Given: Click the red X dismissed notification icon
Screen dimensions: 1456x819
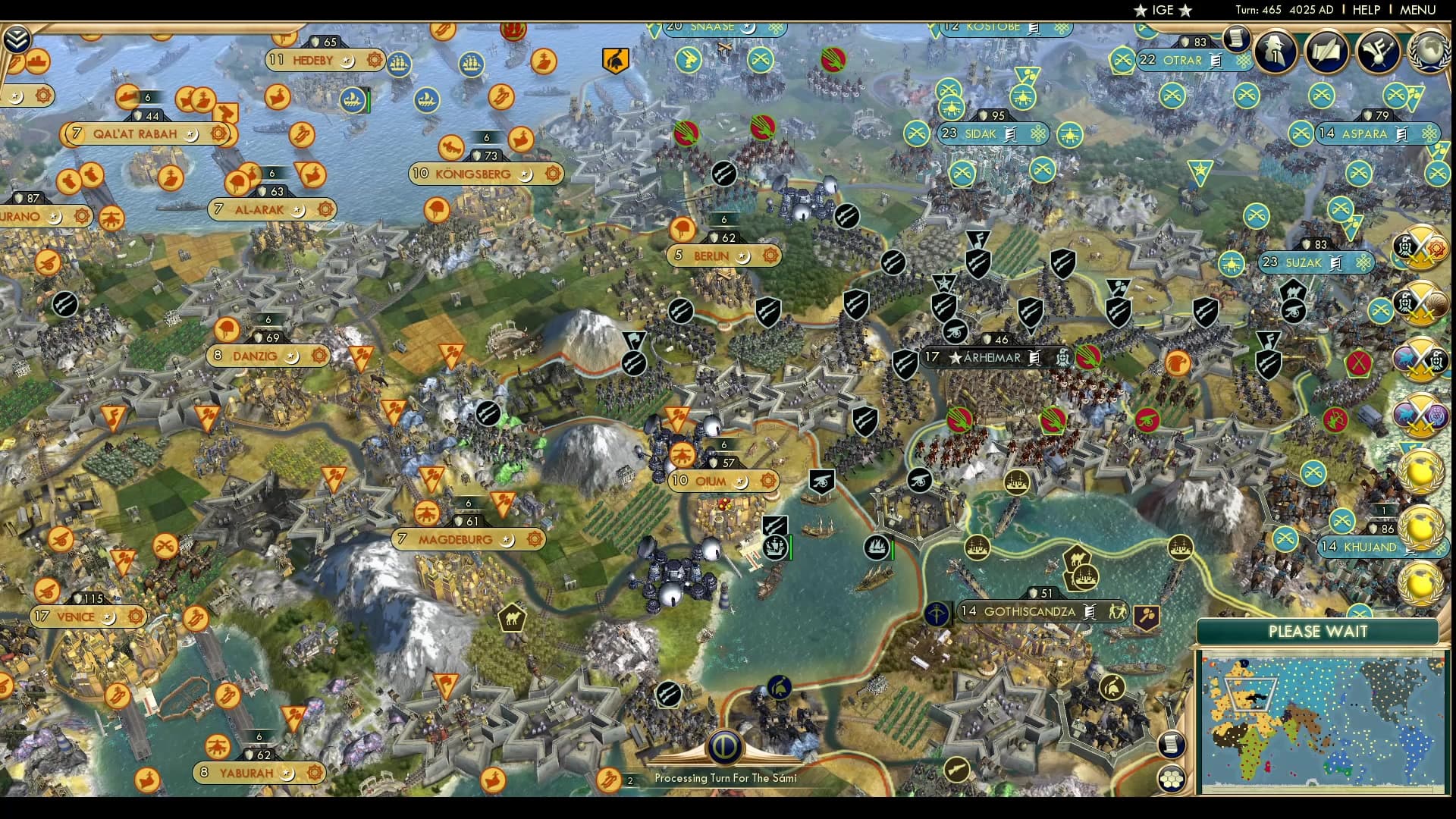Looking at the screenshot, I should [x=1359, y=362].
